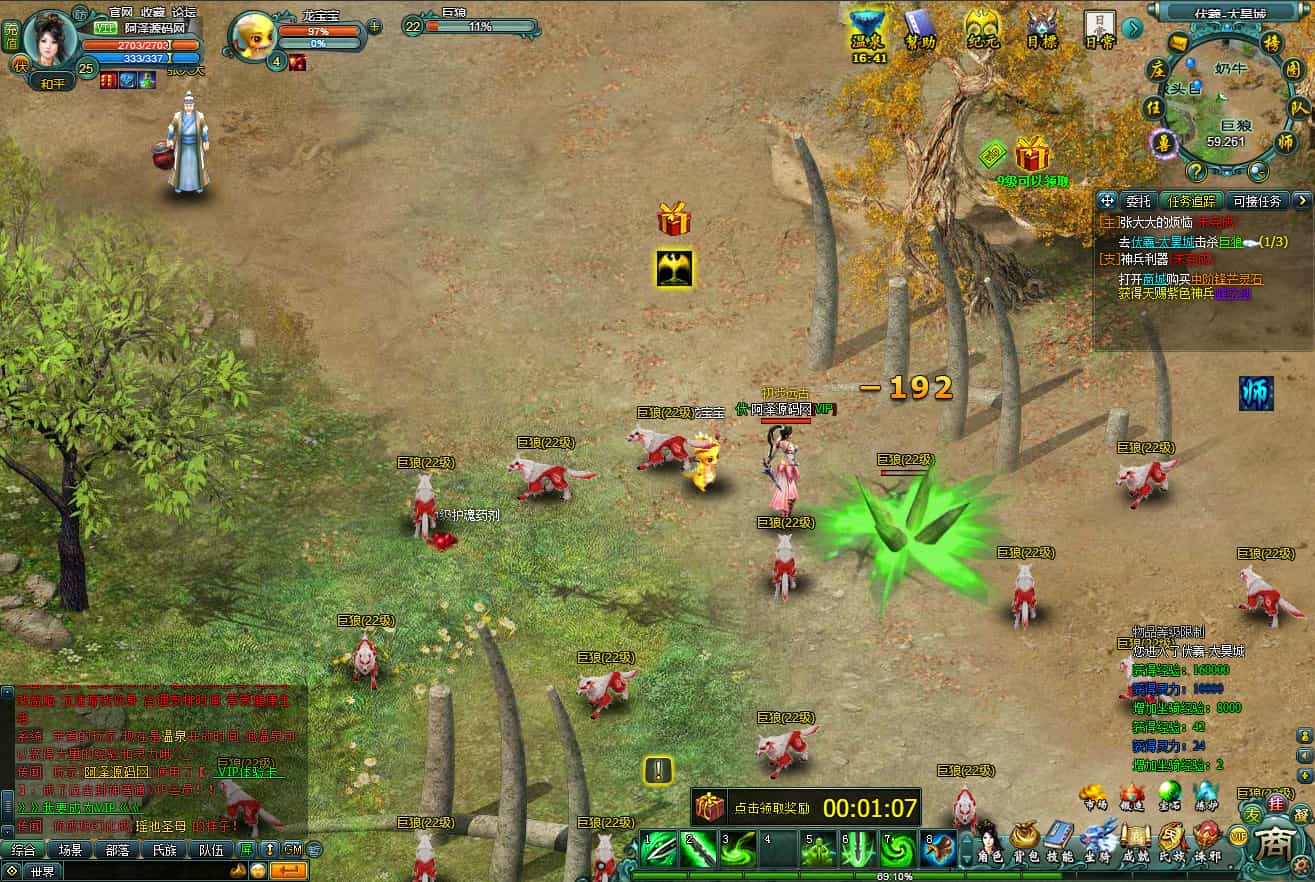Claim the countdown reward 点击领取奖励
Screen dimensions: 1315x882
[806, 806]
